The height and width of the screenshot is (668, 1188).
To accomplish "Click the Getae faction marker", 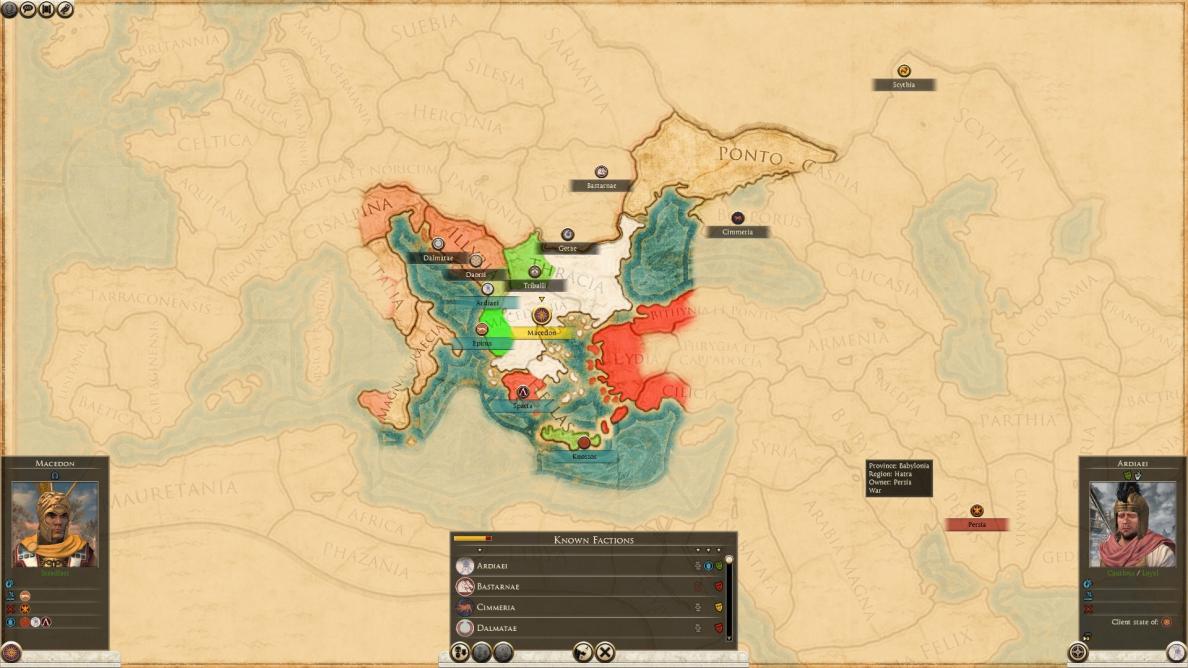I will pyautogui.click(x=567, y=235).
